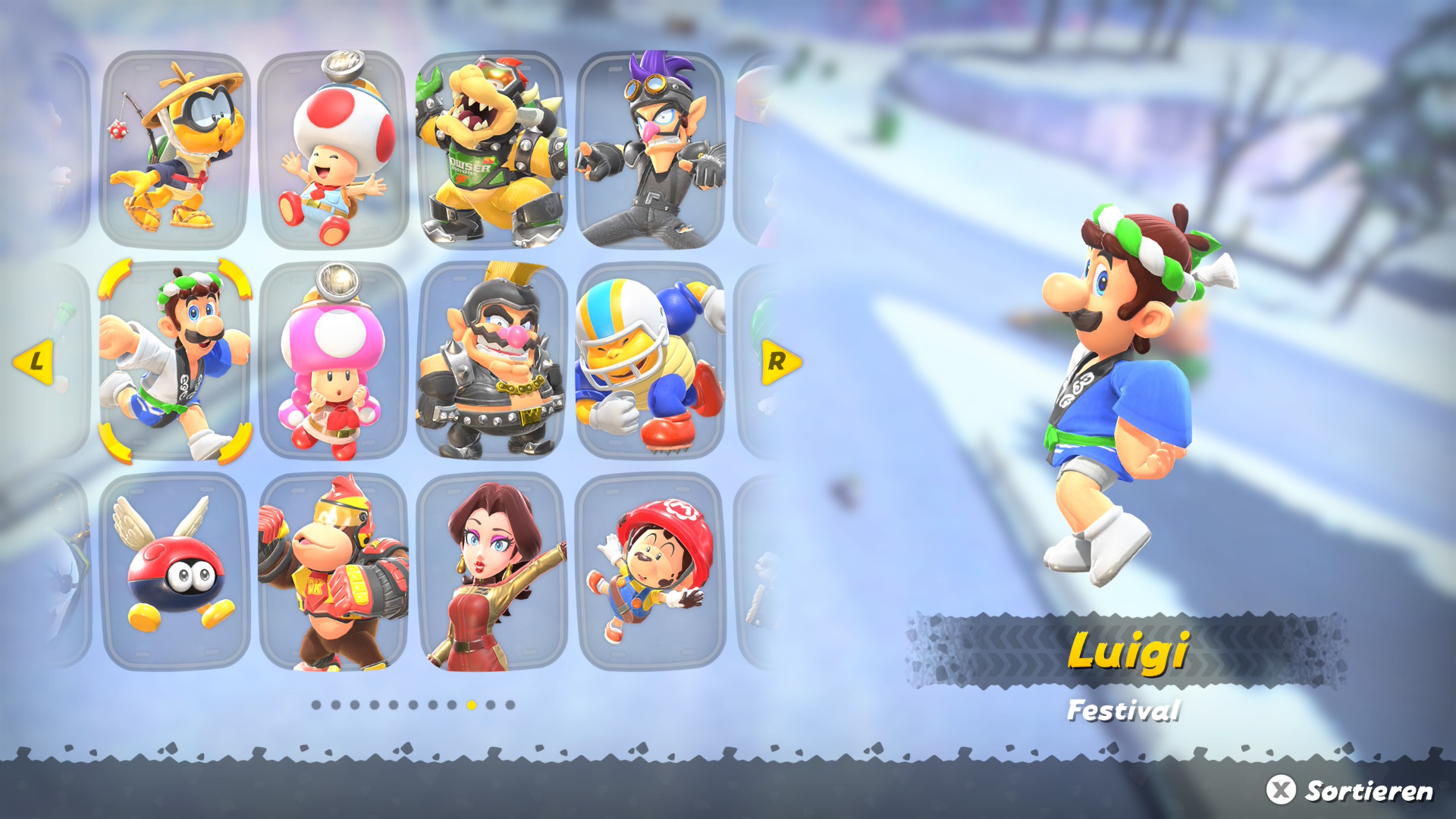Select Baby Mario with red helmet
Viewport: 1456px width, 819px height.
click(x=651, y=573)
